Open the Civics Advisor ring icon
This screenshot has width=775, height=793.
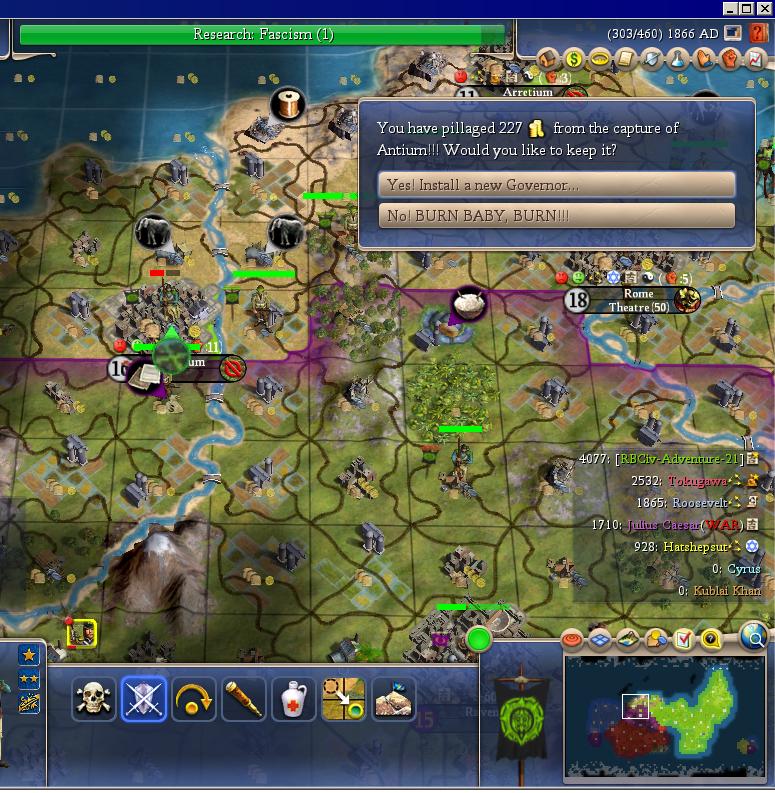click(600, 59)
